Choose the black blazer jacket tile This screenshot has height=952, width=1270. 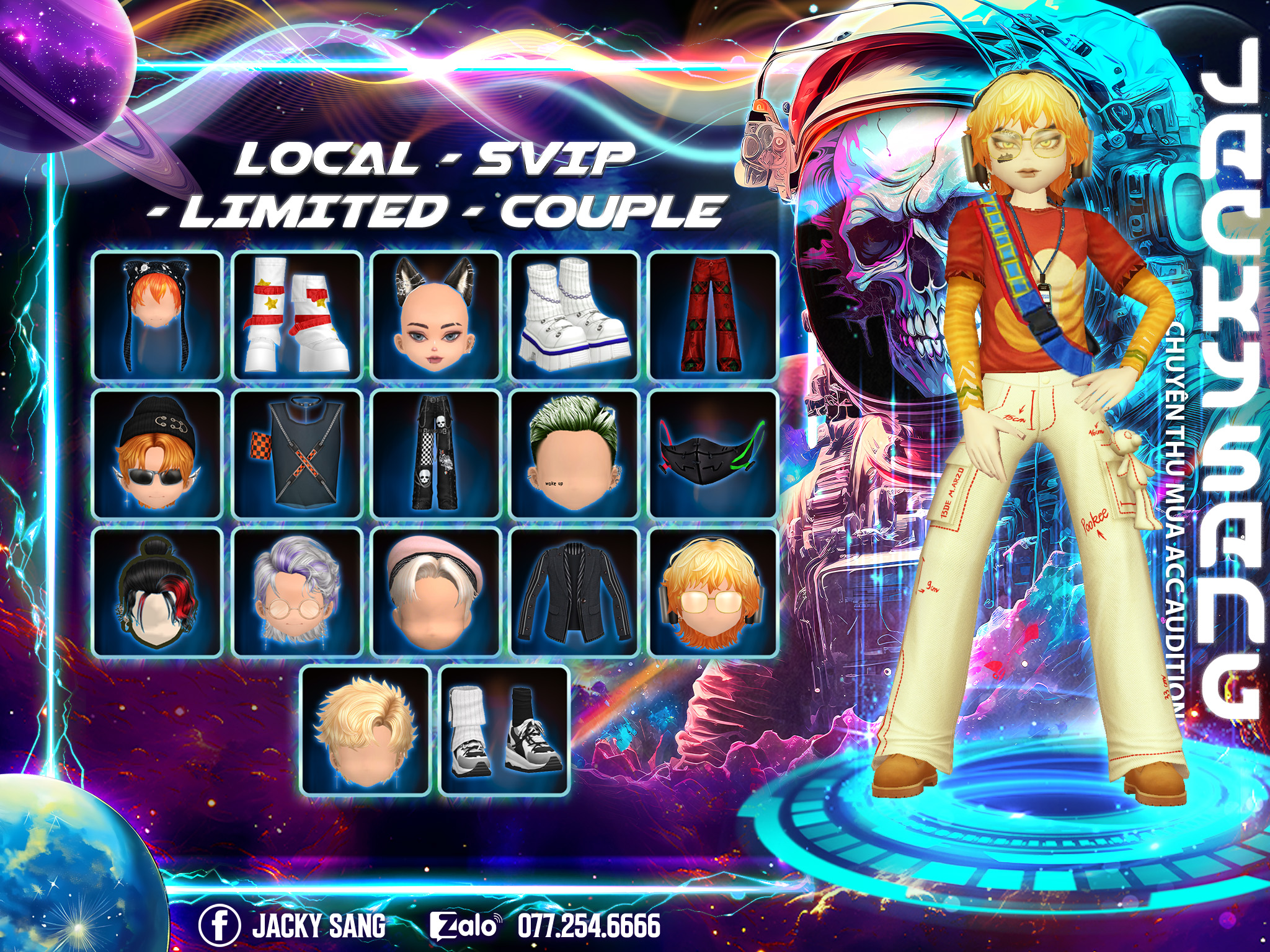[x=574, y=593]
